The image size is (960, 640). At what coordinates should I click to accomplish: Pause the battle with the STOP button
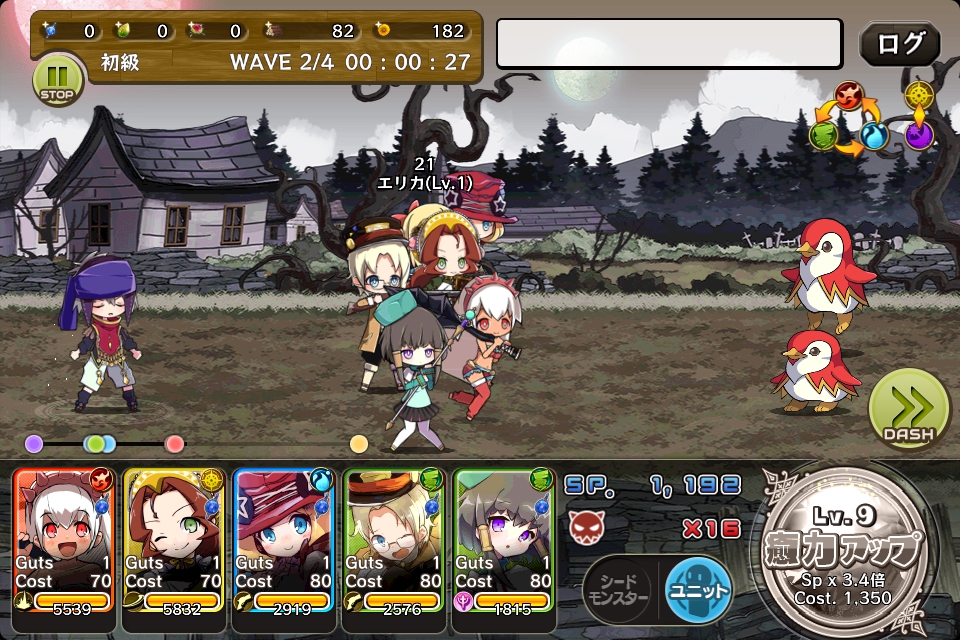click(58, 79)
